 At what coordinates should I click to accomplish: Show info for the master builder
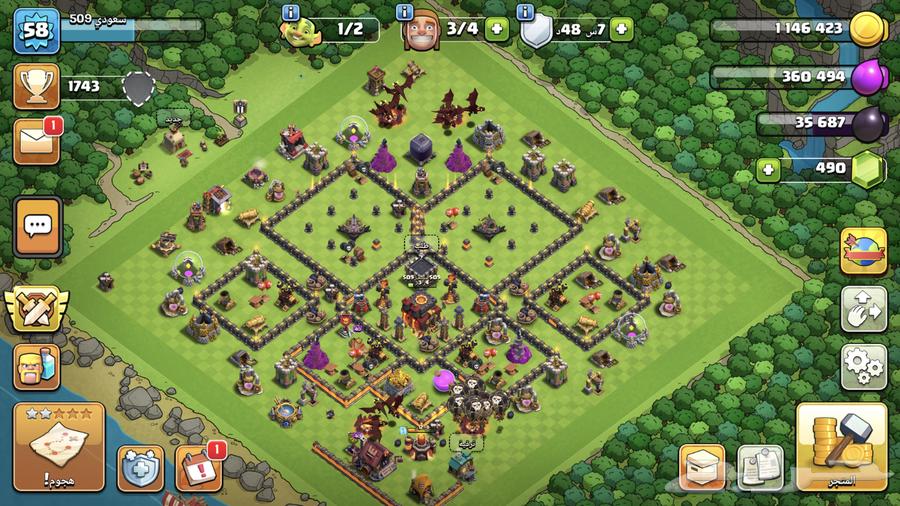click(x=405, y=12)
